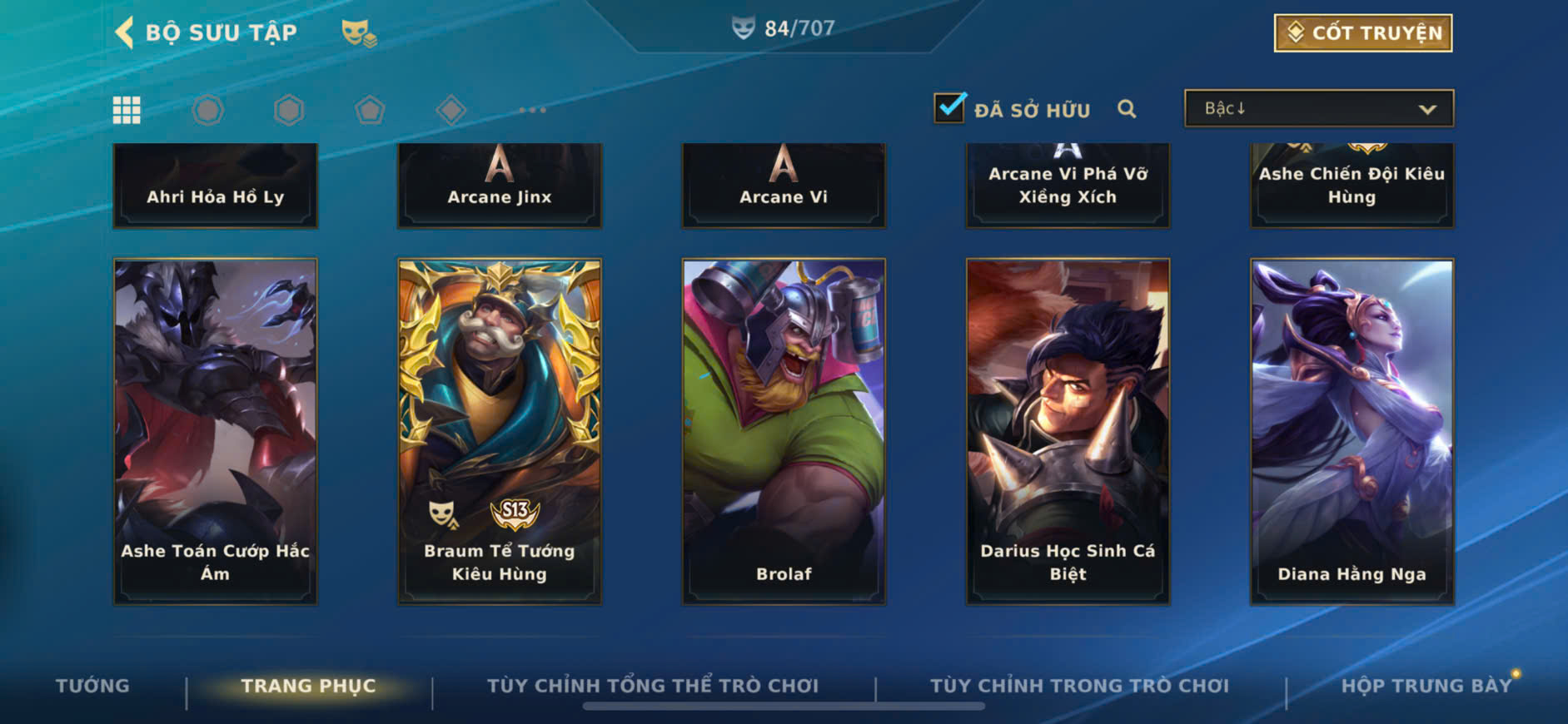Toggle the Đã Sở Hữu owned filter checkbox
This screenshot has width=1568, height=724.
949,108
